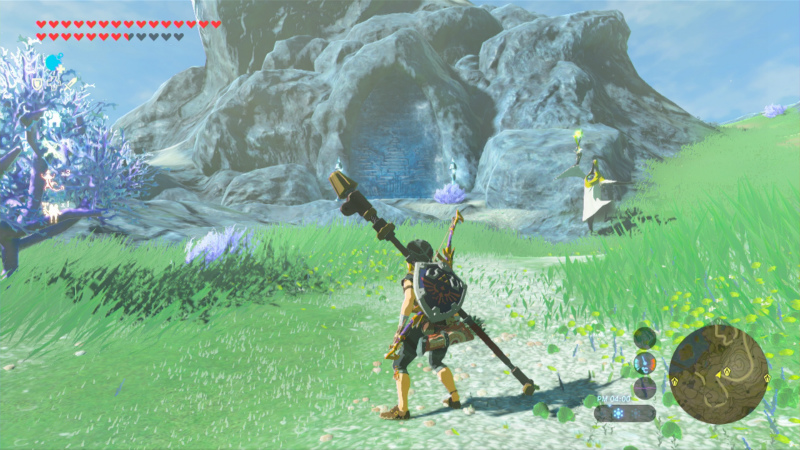The height and width of the screenshot is (450, 800).
Task: Select the Sheikah sensor icon above the thermometer
Action: tap(645, 338)
